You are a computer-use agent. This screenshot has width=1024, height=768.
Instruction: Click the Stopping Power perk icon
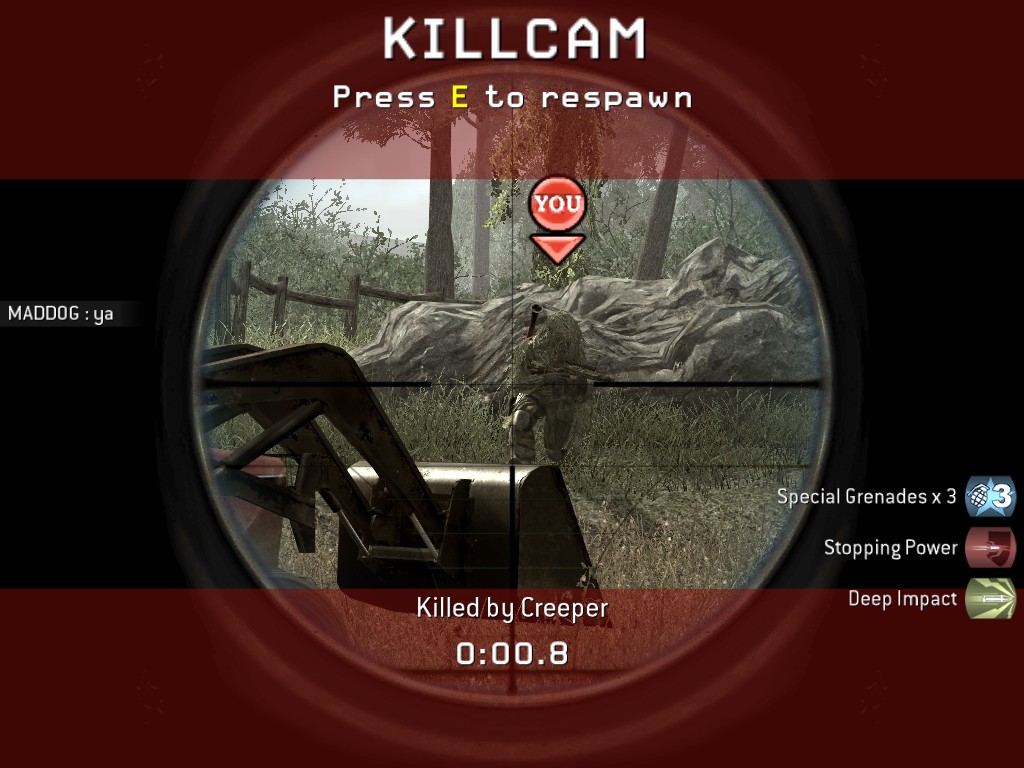pos(990,547)
